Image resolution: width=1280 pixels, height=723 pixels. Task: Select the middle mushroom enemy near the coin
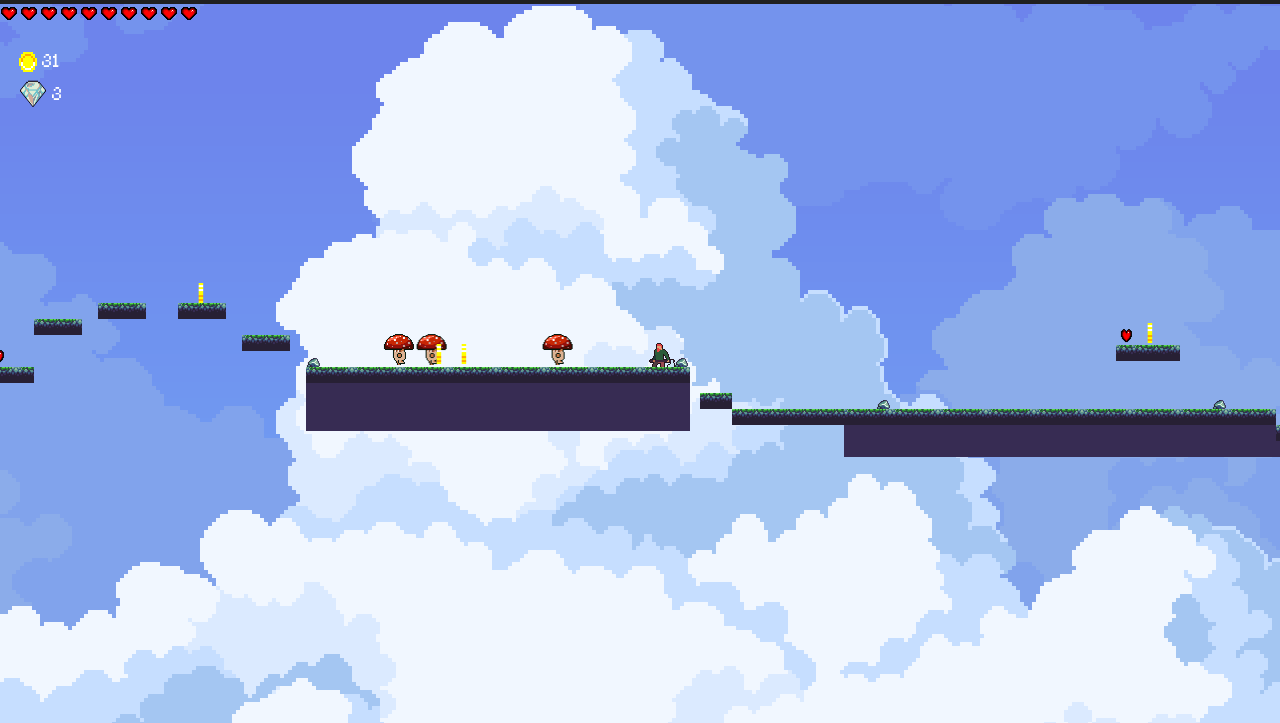[x=432, y=347]
